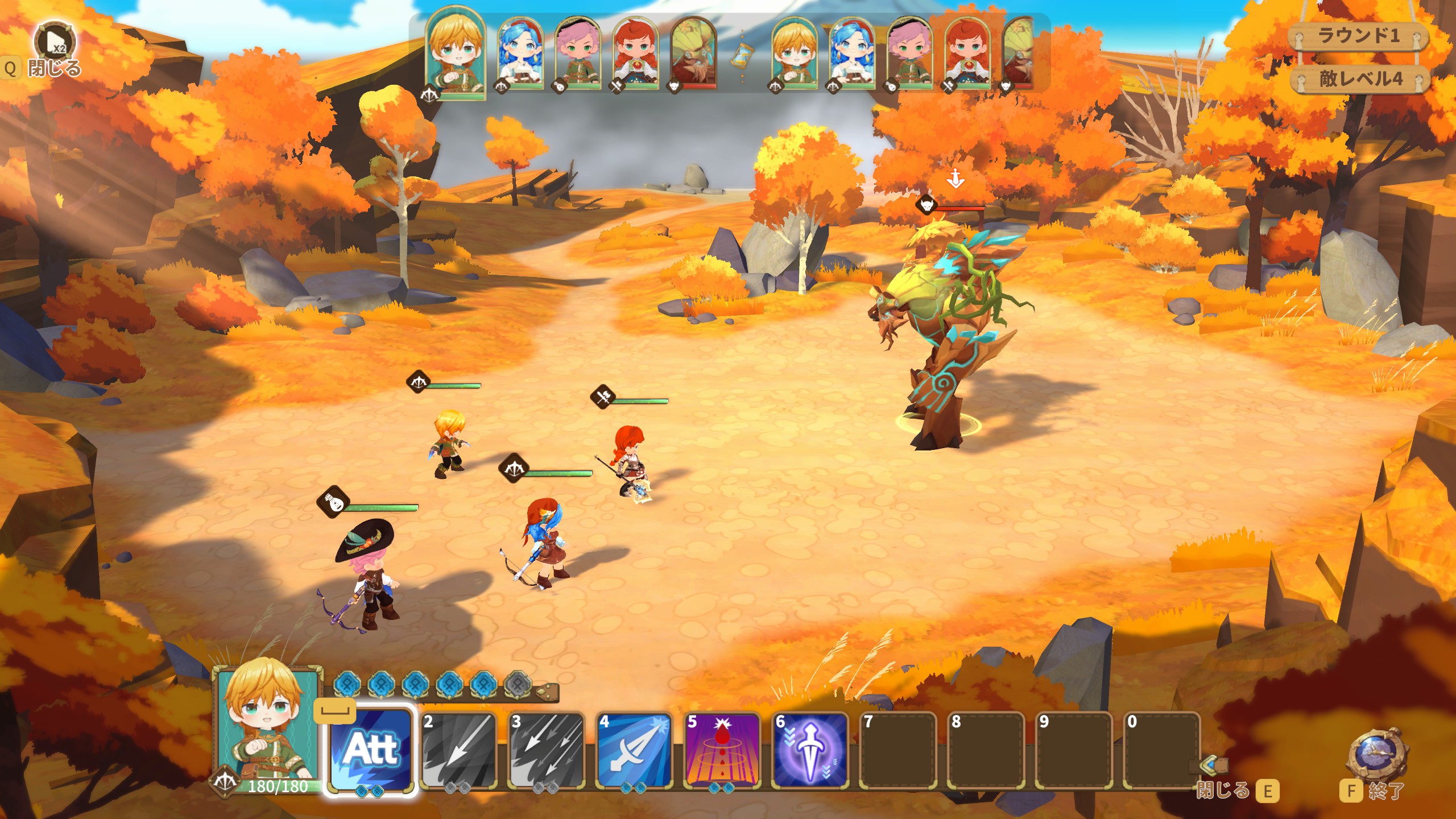Viewport: 1456px width, 819px height.
Task: Select the basic Att attack skill
Action: point(372,750)
